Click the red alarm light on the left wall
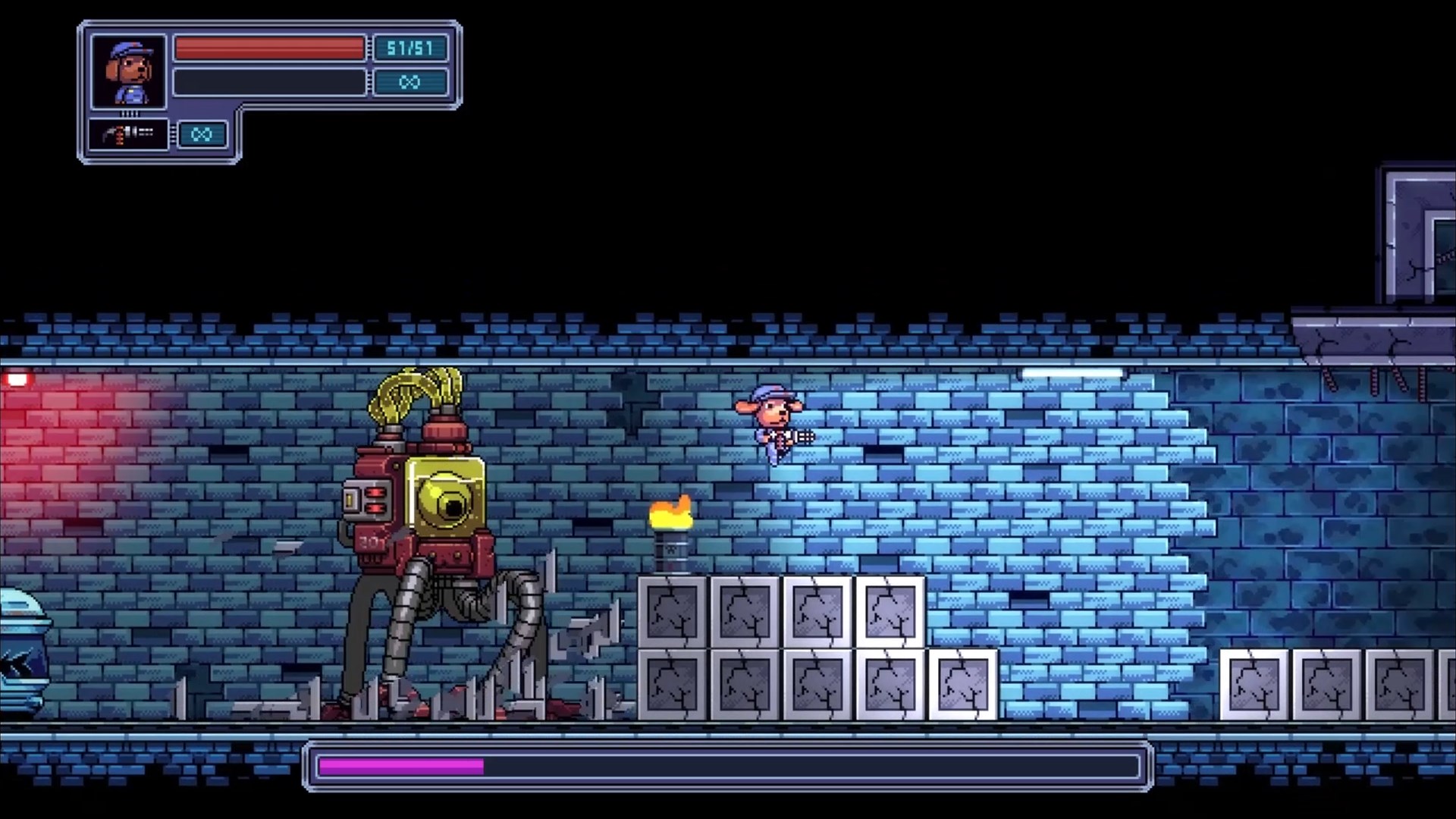The height and width of the screenshot is (819, 1456). pyautogui.click(x=17, y=376)
